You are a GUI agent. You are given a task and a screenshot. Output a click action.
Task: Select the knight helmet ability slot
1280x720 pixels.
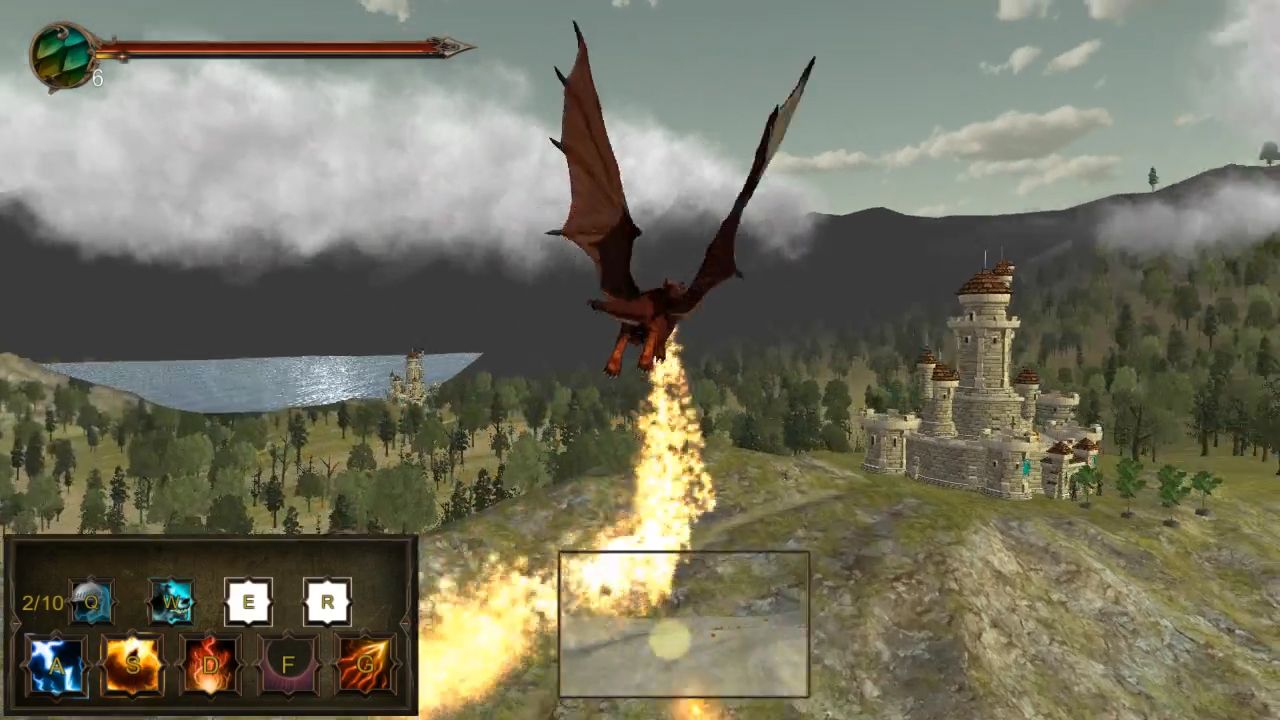[x=92, y=602]
